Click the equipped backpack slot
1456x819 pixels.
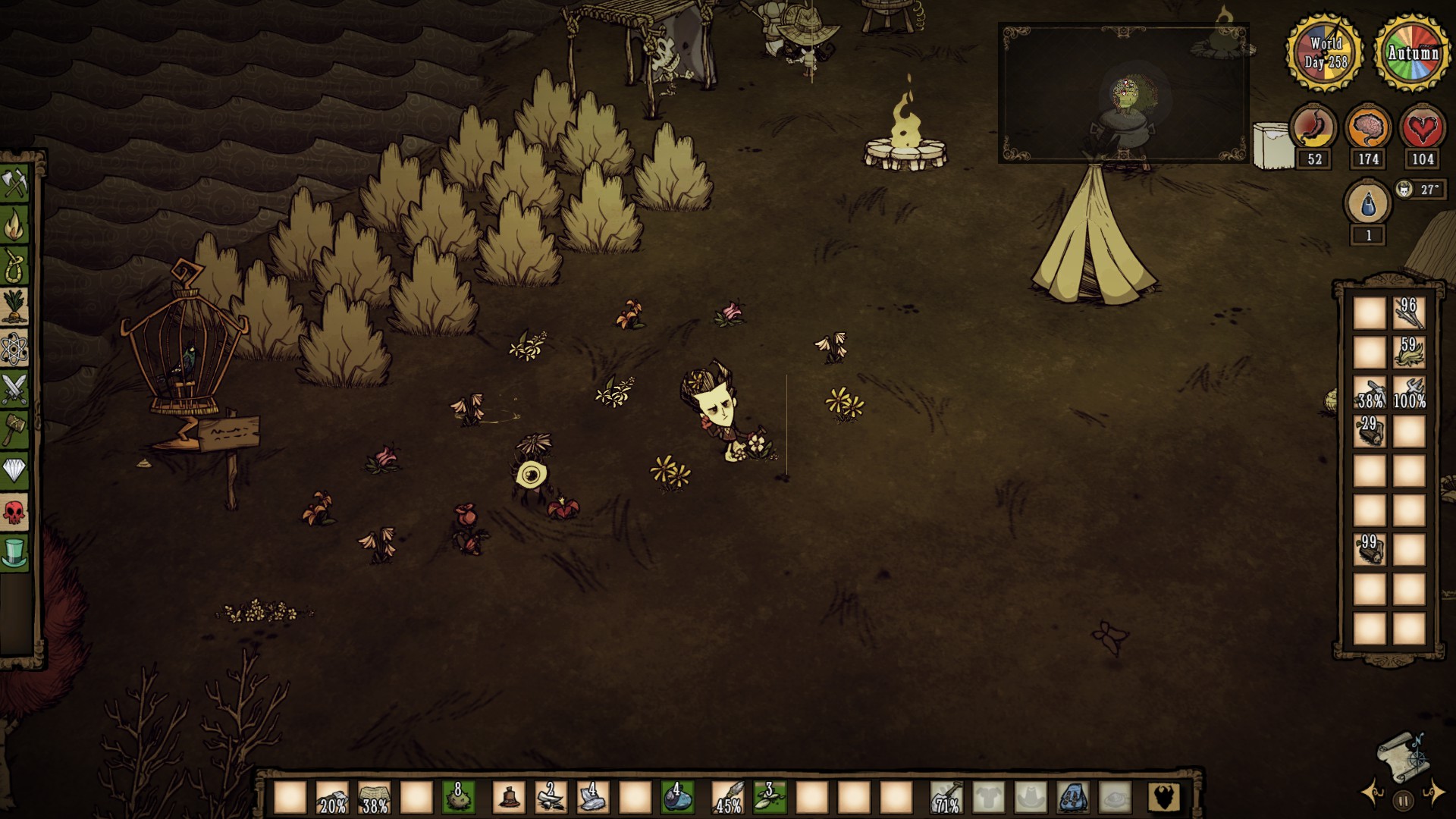(1072, 798)
